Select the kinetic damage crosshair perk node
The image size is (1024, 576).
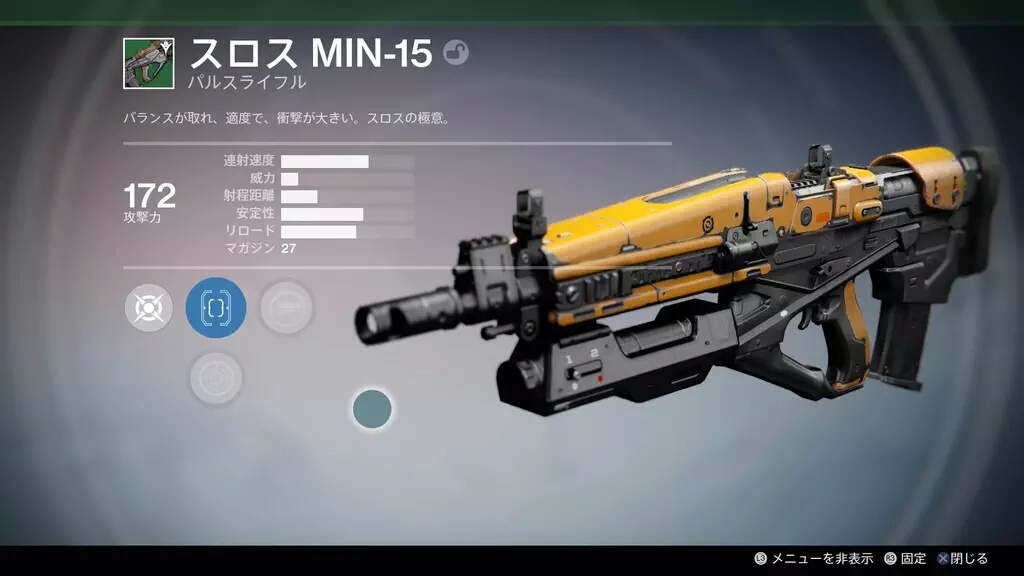149,307
